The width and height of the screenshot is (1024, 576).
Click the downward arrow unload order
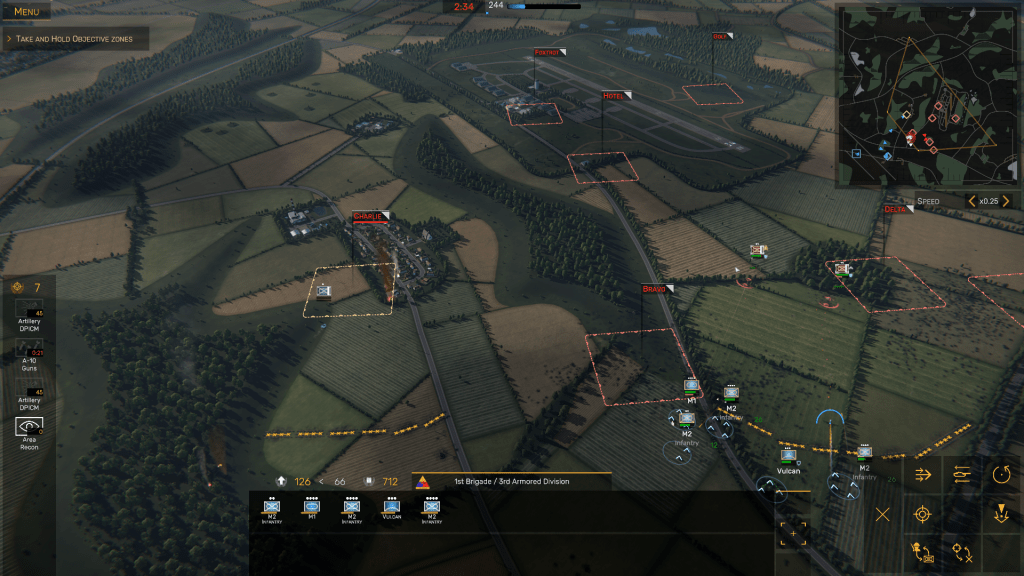point(1001,514)
